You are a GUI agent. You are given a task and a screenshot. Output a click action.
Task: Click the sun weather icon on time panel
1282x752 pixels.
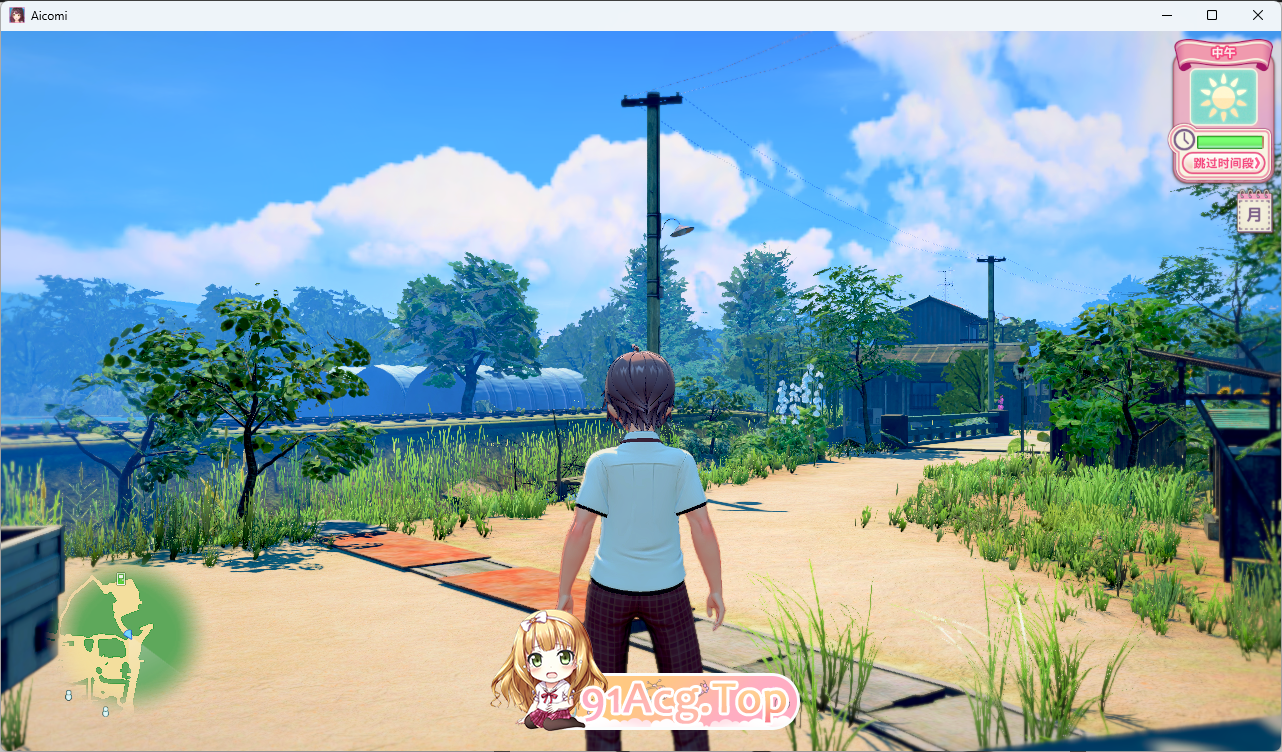point(1221,96)
